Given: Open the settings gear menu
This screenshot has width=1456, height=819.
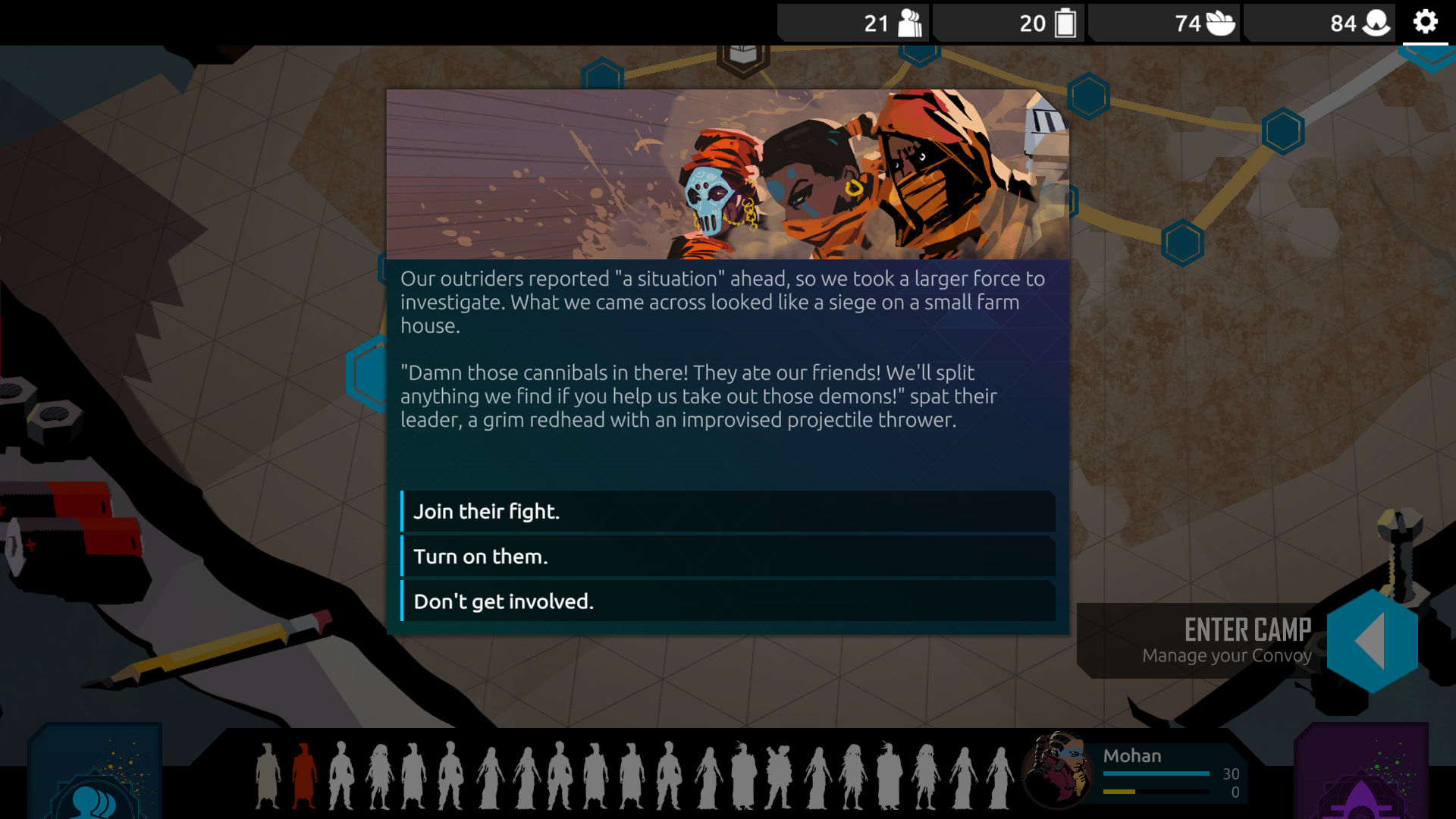Looking at the screenshot, I should [x=1426, y=23].
